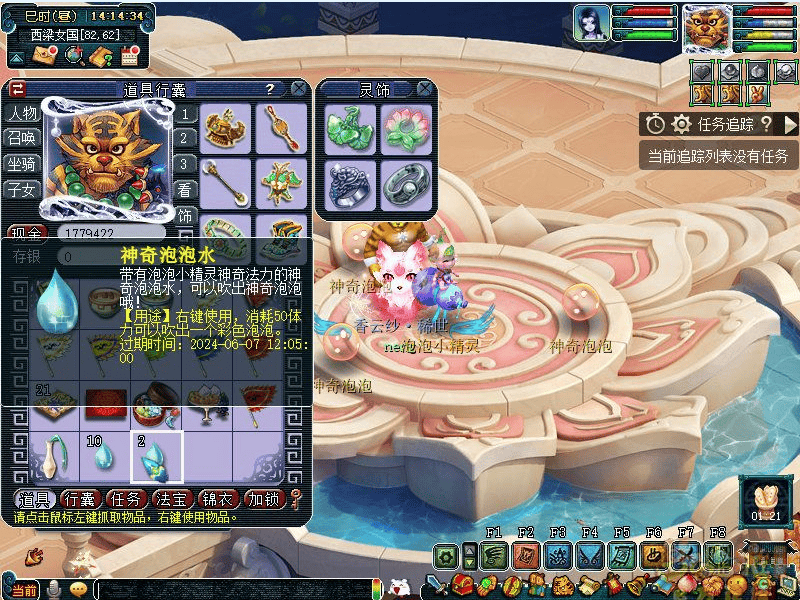Switch to the 行囊 bag tab
Image resolution: width=800 pixels, height=600 pixels.
click(x=78, y=498)
